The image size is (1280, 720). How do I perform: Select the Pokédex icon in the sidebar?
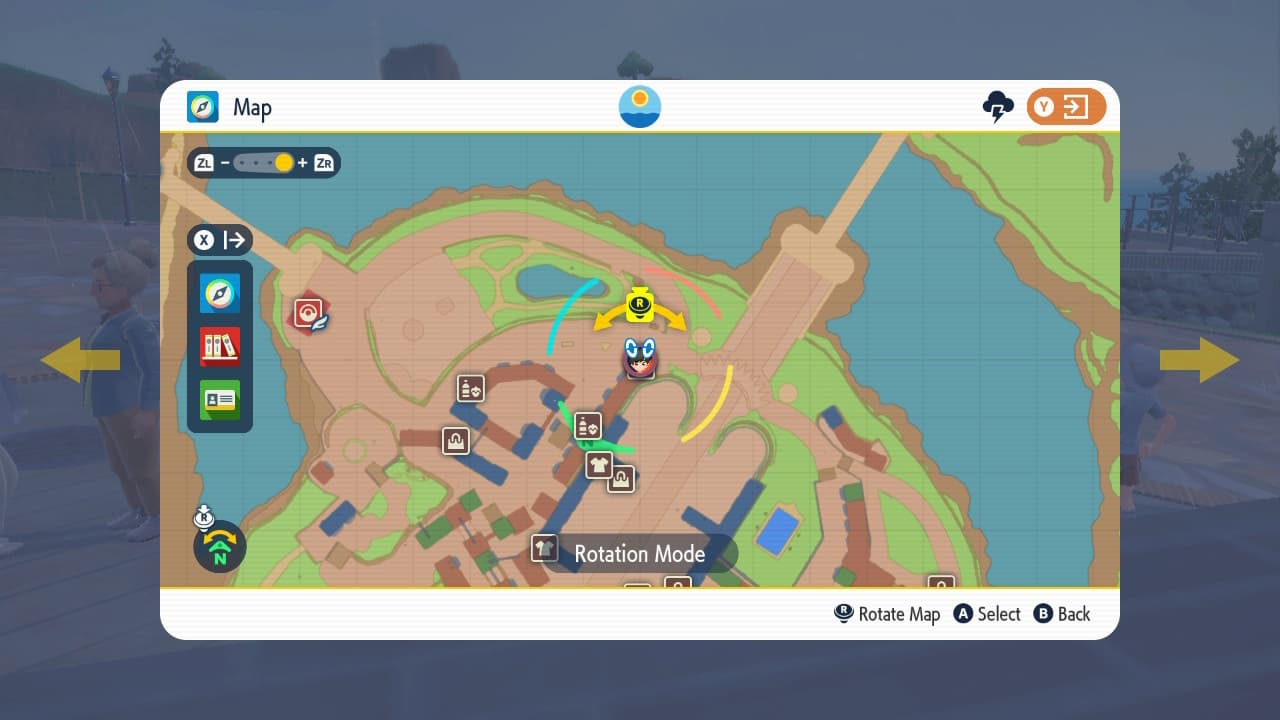click(x=219, y=346)
